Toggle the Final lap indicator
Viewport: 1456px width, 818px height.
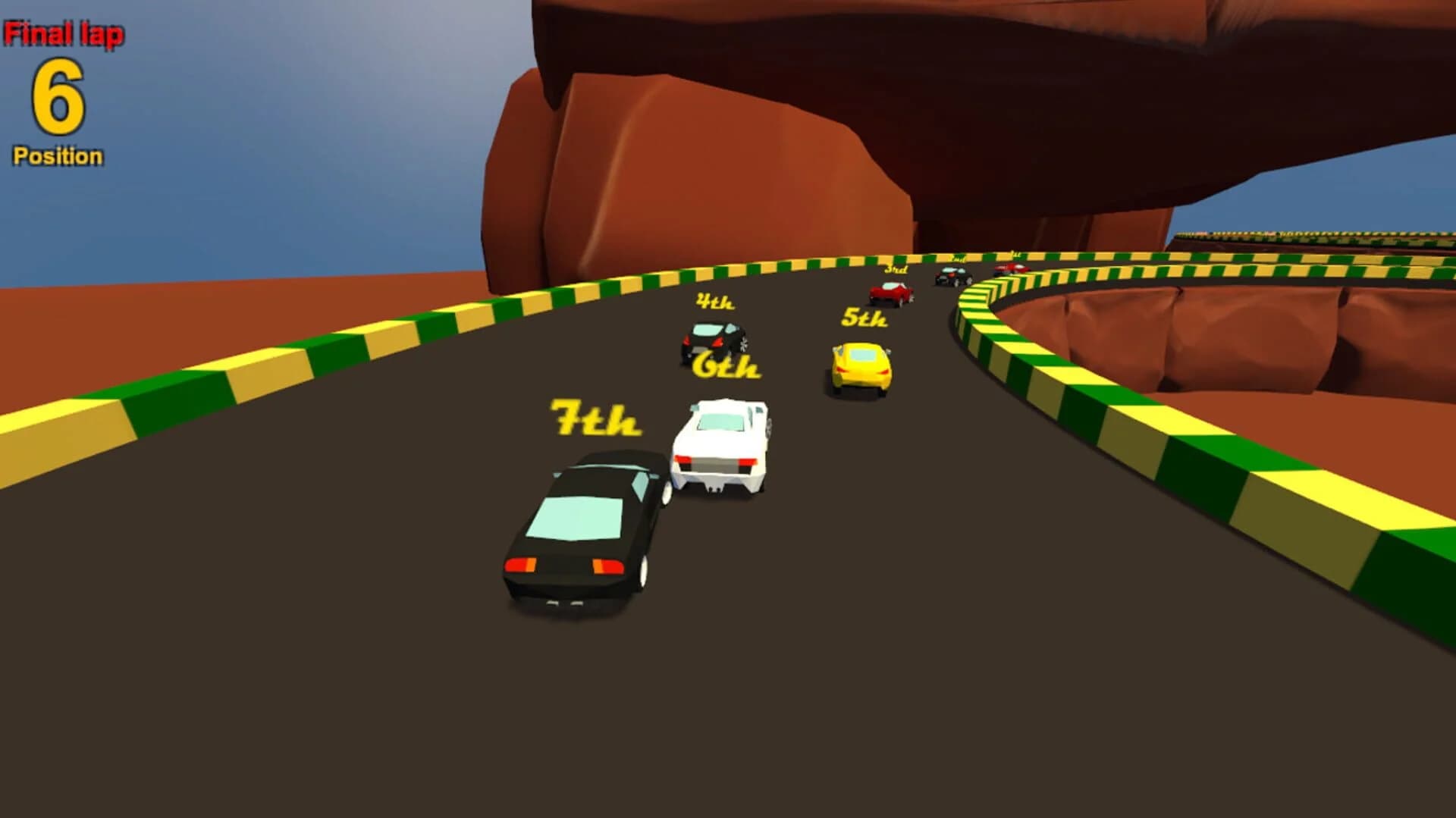pyautogui.click(x=64, y=32)
